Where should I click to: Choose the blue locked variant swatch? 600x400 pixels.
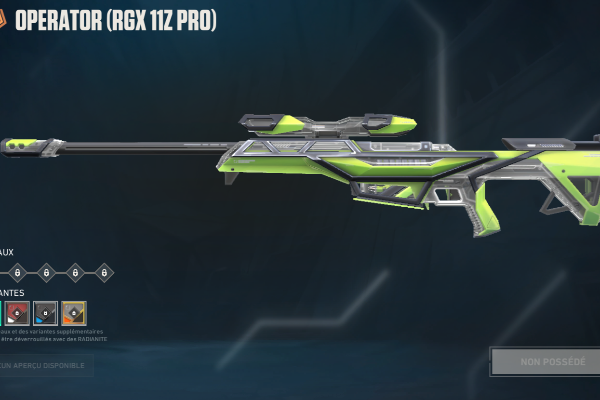click(x=45, y=313)
